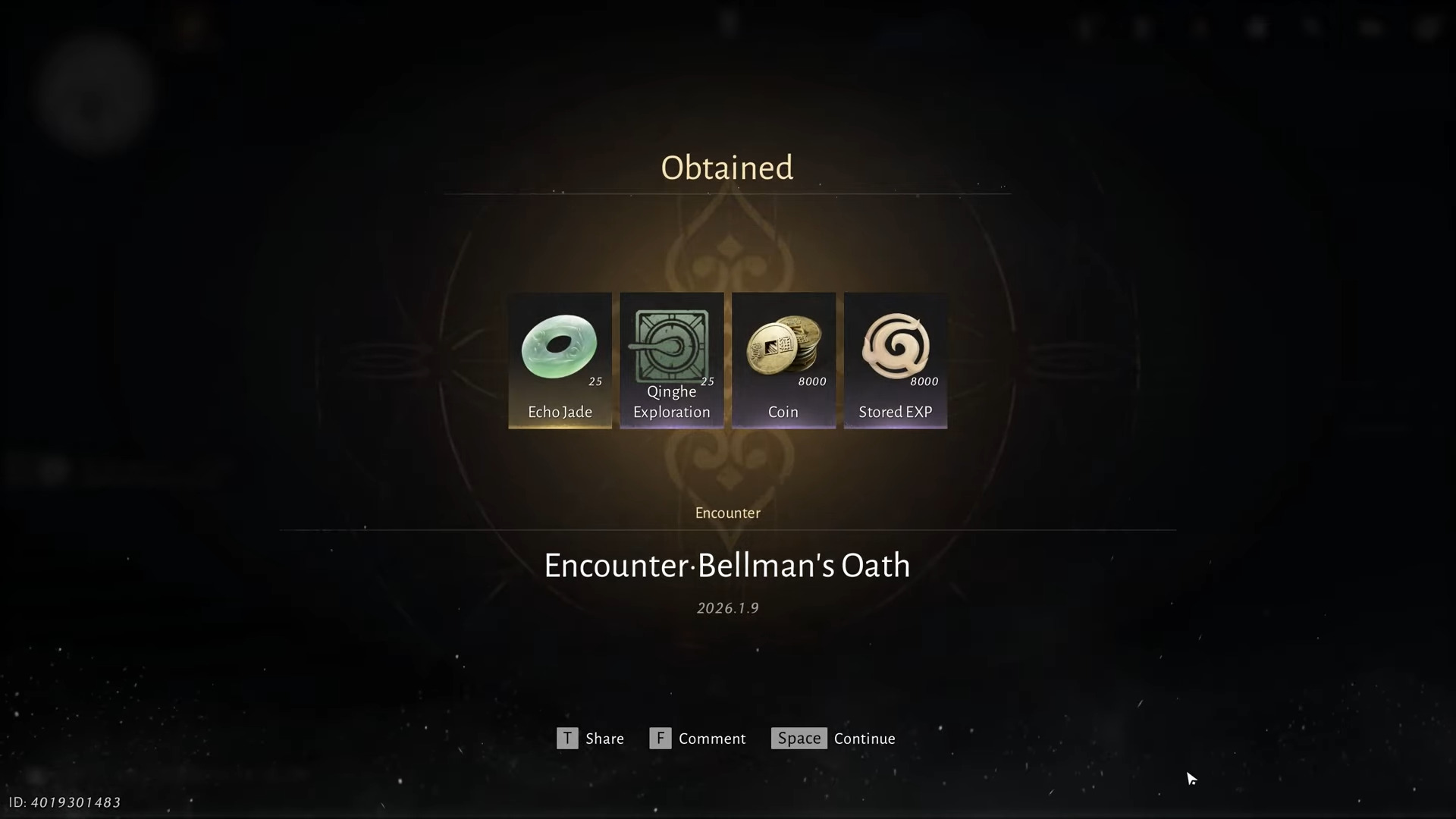Click the date 2026.1.9 text
Viewport: 1456px width, 819px height.
(x=726, y=607)
